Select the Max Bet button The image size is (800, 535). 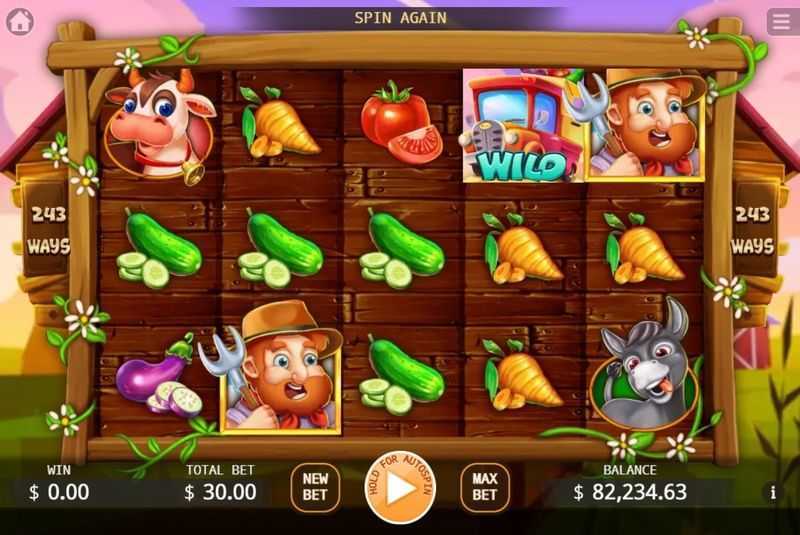pos(484,487)
